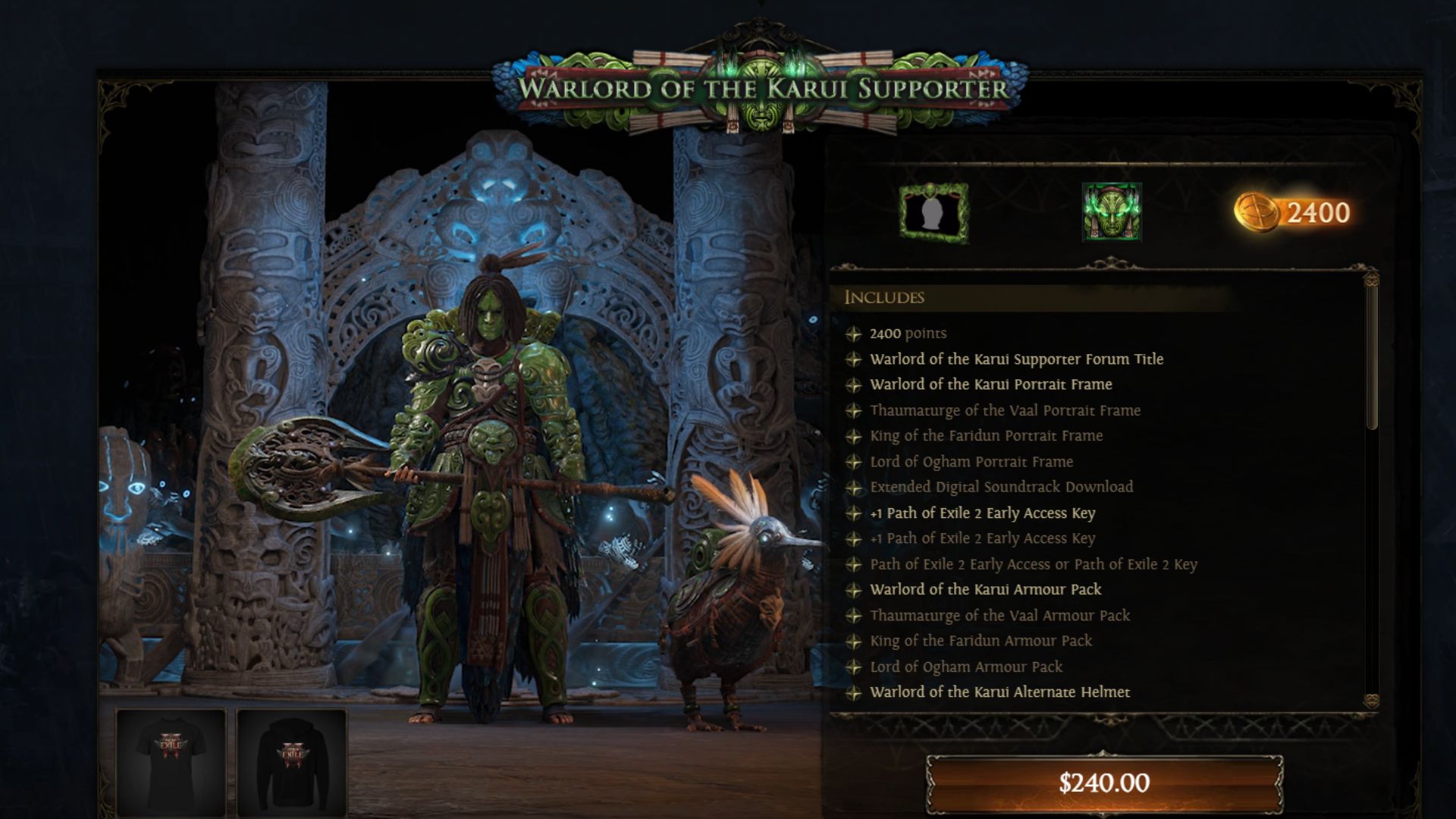Select Warlord of the Karui Supporter Forum Title

click(1016, 359)
